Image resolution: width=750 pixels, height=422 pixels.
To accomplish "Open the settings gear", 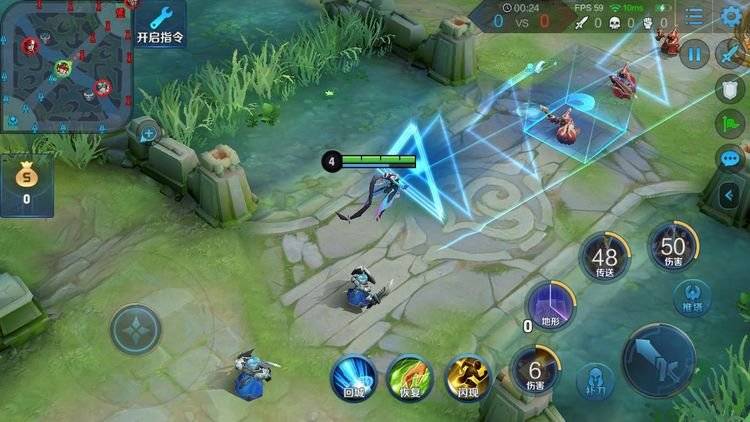I will point(731,16).
